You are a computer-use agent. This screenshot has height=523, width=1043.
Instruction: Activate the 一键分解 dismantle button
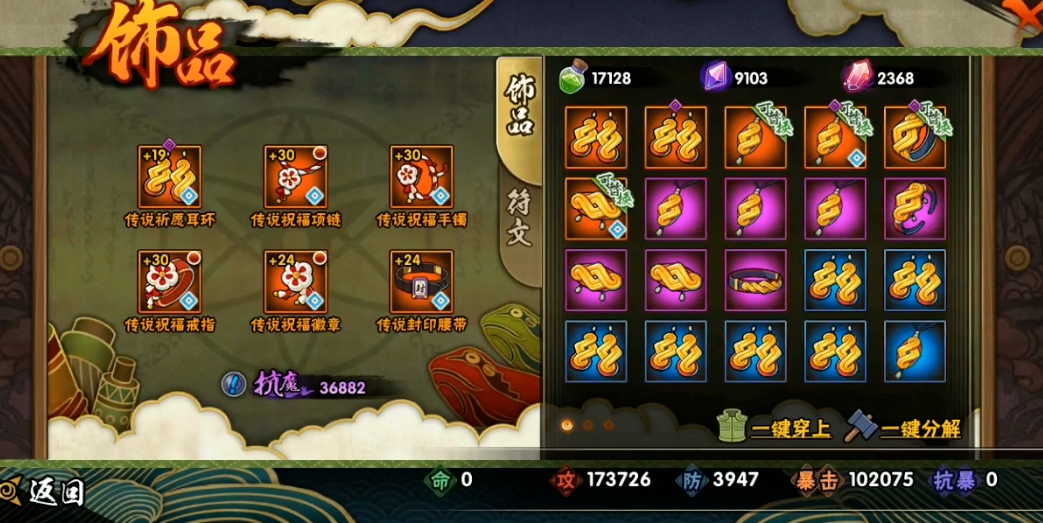[x=905, y=428]
